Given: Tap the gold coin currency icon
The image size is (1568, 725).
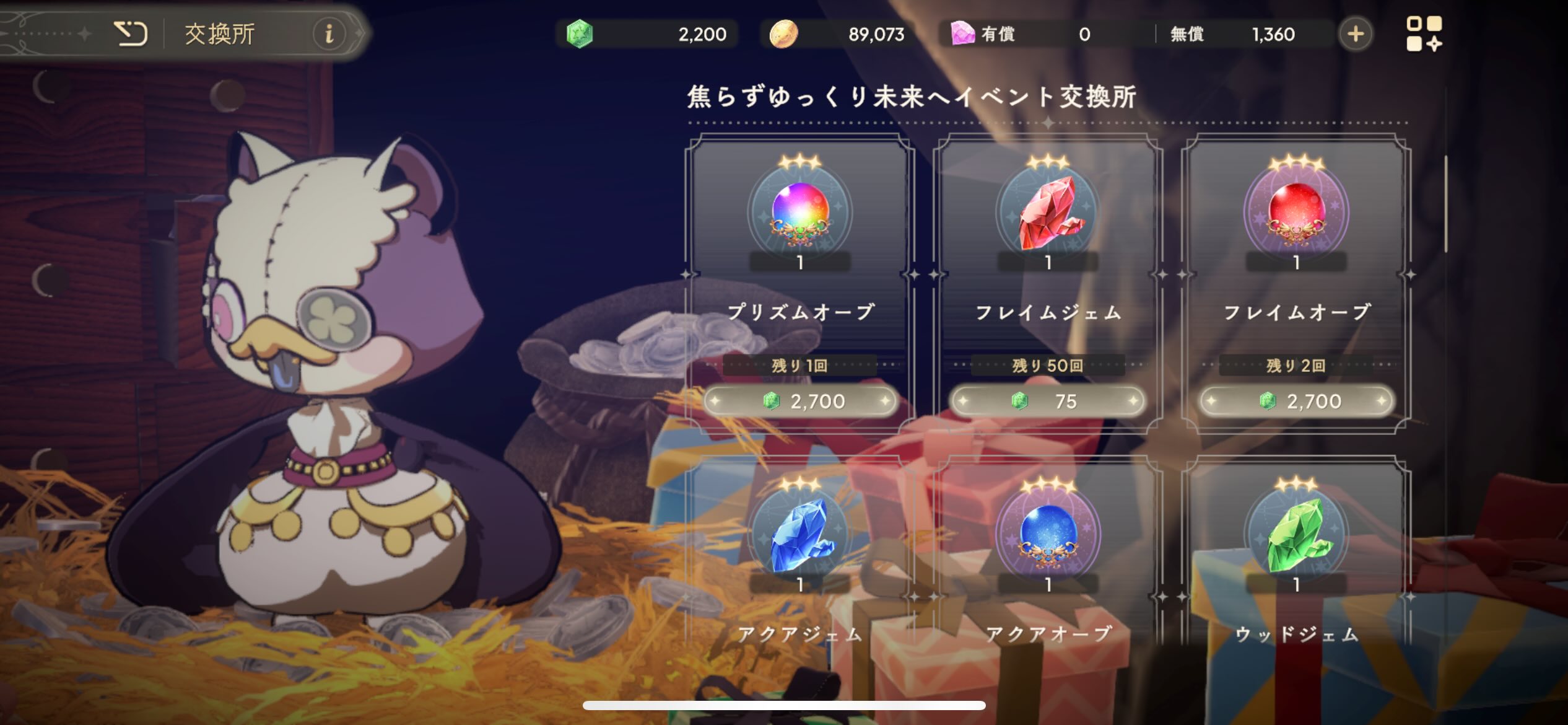Looking at the screenshot, I should coord(783,34).
